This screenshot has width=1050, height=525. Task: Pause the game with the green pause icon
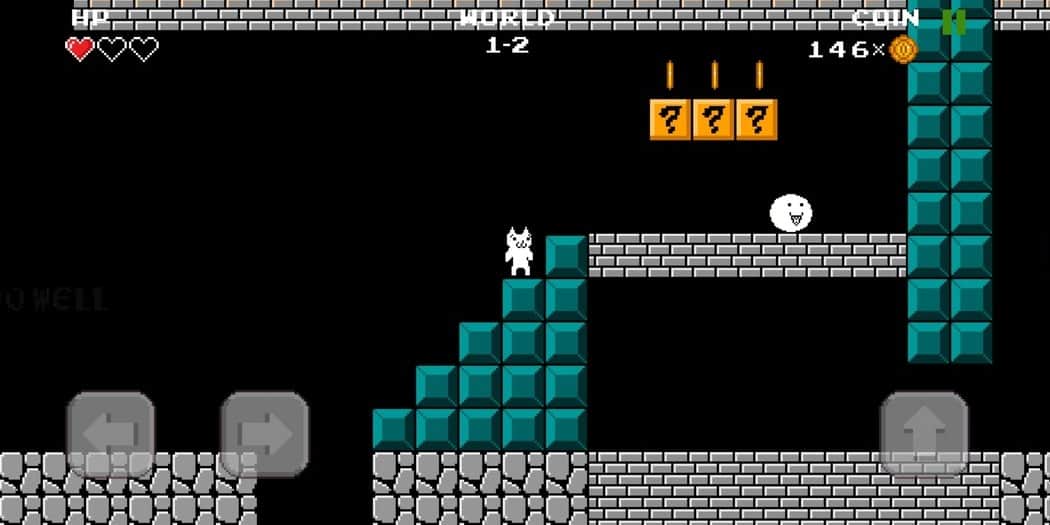point(953,21)
